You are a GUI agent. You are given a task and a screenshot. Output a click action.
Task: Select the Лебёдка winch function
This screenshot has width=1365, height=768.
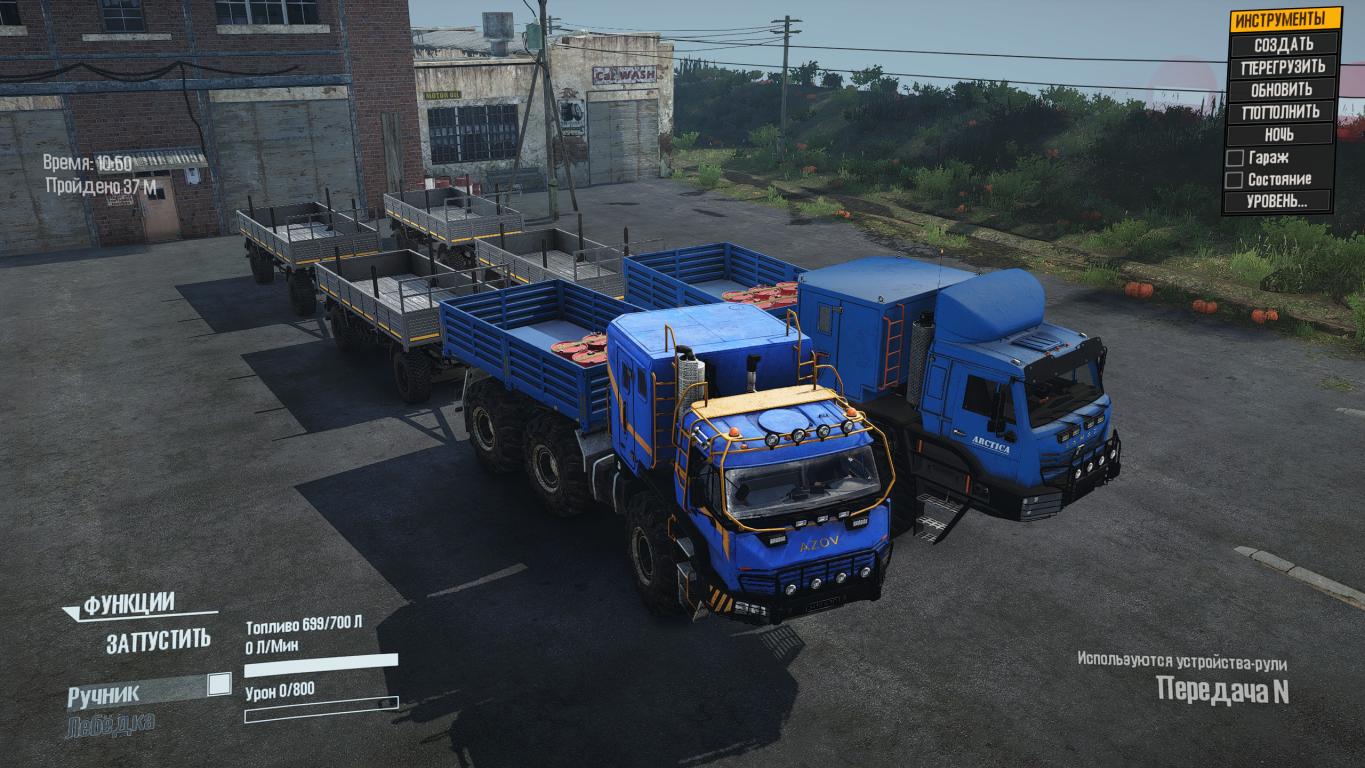[x=110, y=723]
